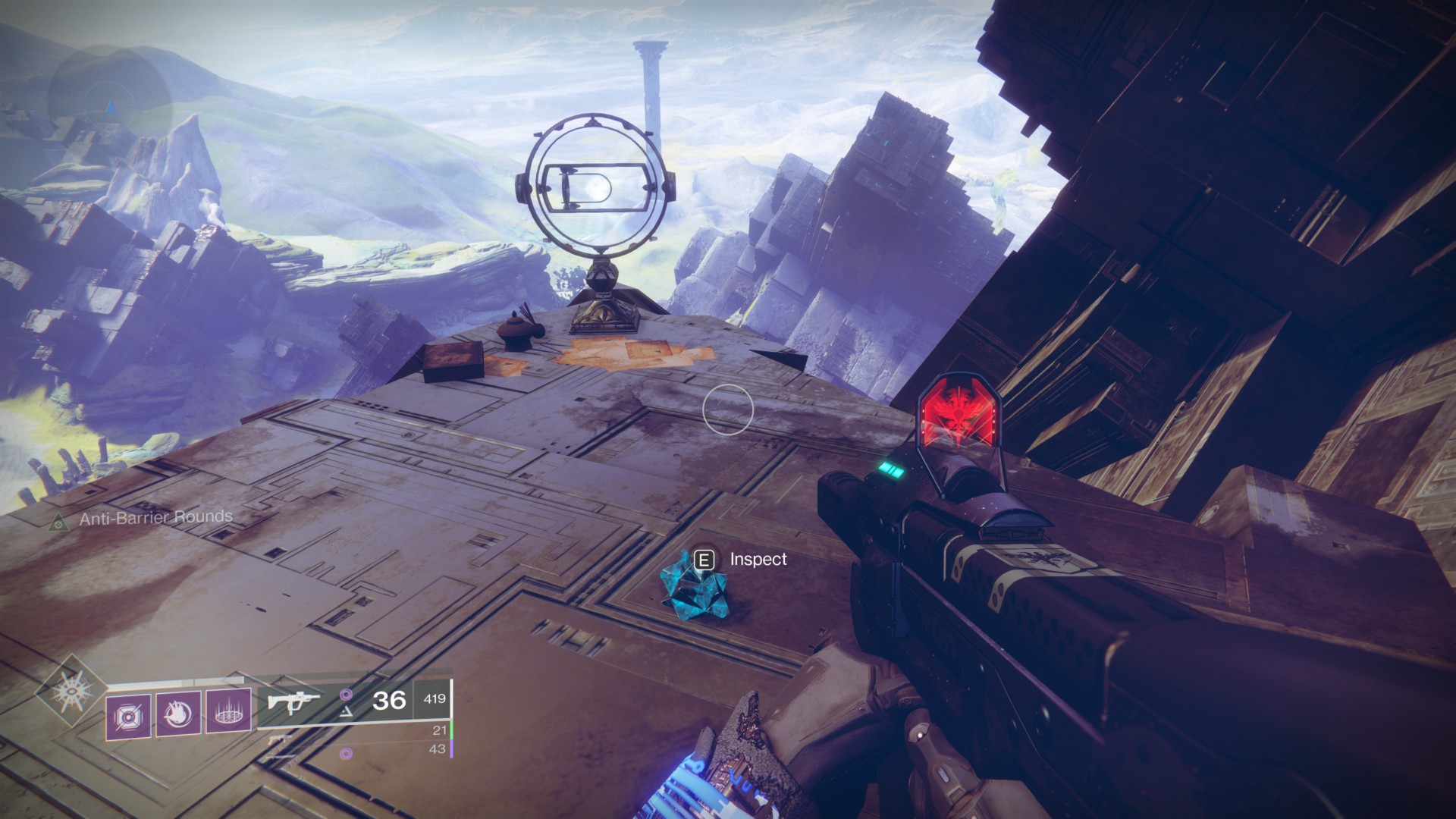The image size is (1456, 819).
Task: Activate the rift class ability icon
Action: coord(228,714)
